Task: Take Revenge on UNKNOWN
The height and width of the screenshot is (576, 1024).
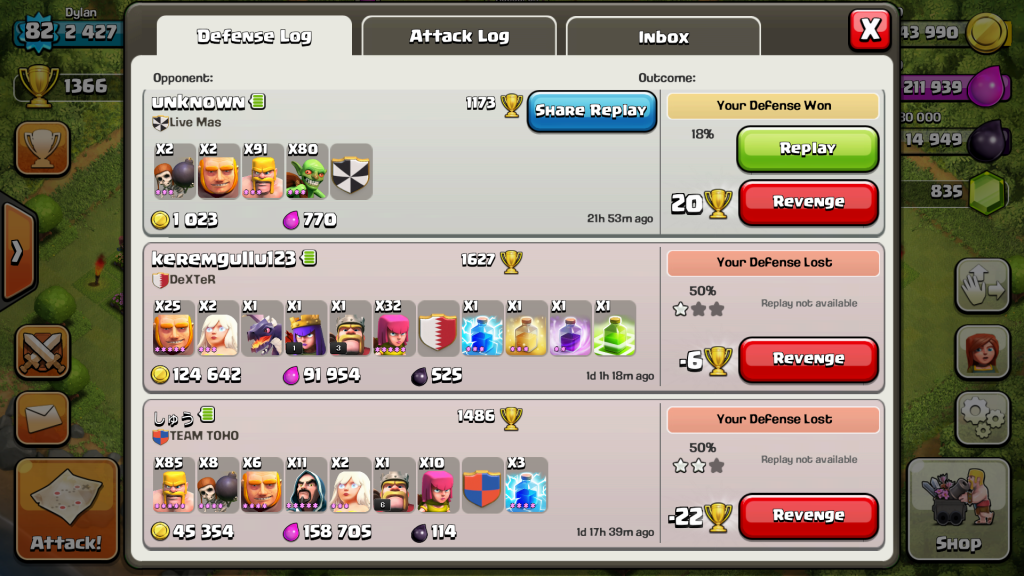Action: coord(808,202)
